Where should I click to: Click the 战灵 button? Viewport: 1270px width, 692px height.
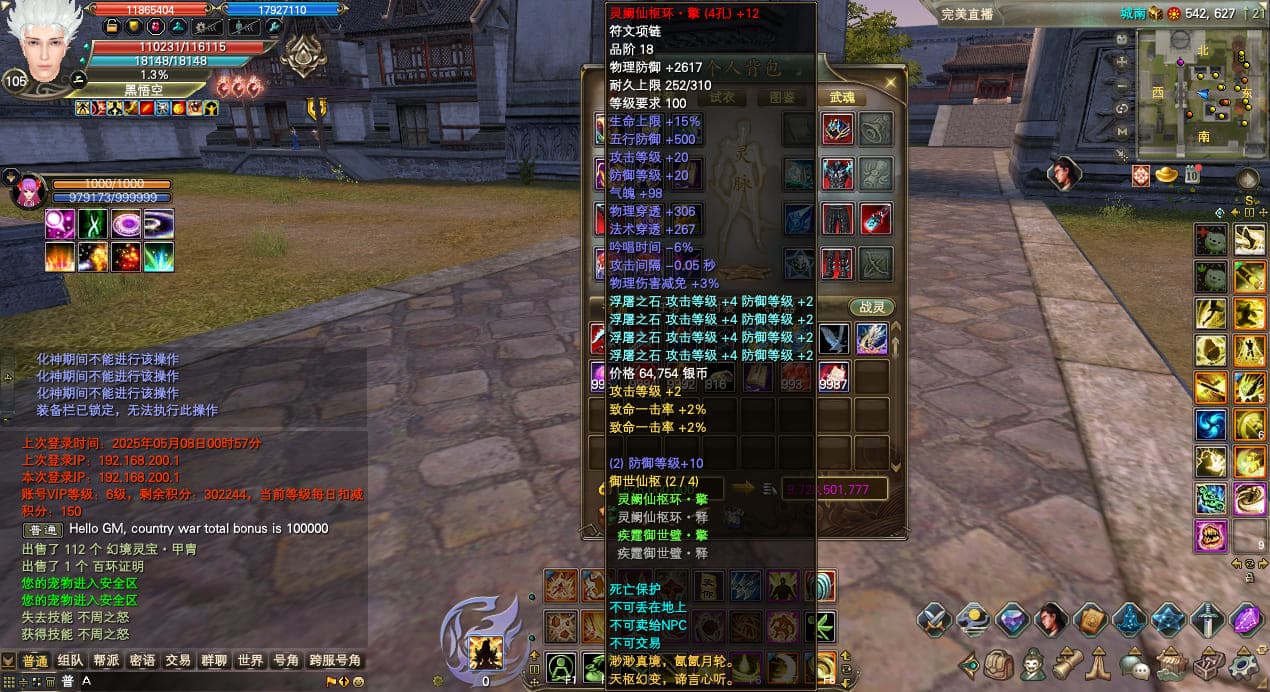pyautogui.click(x=871, y=307)
